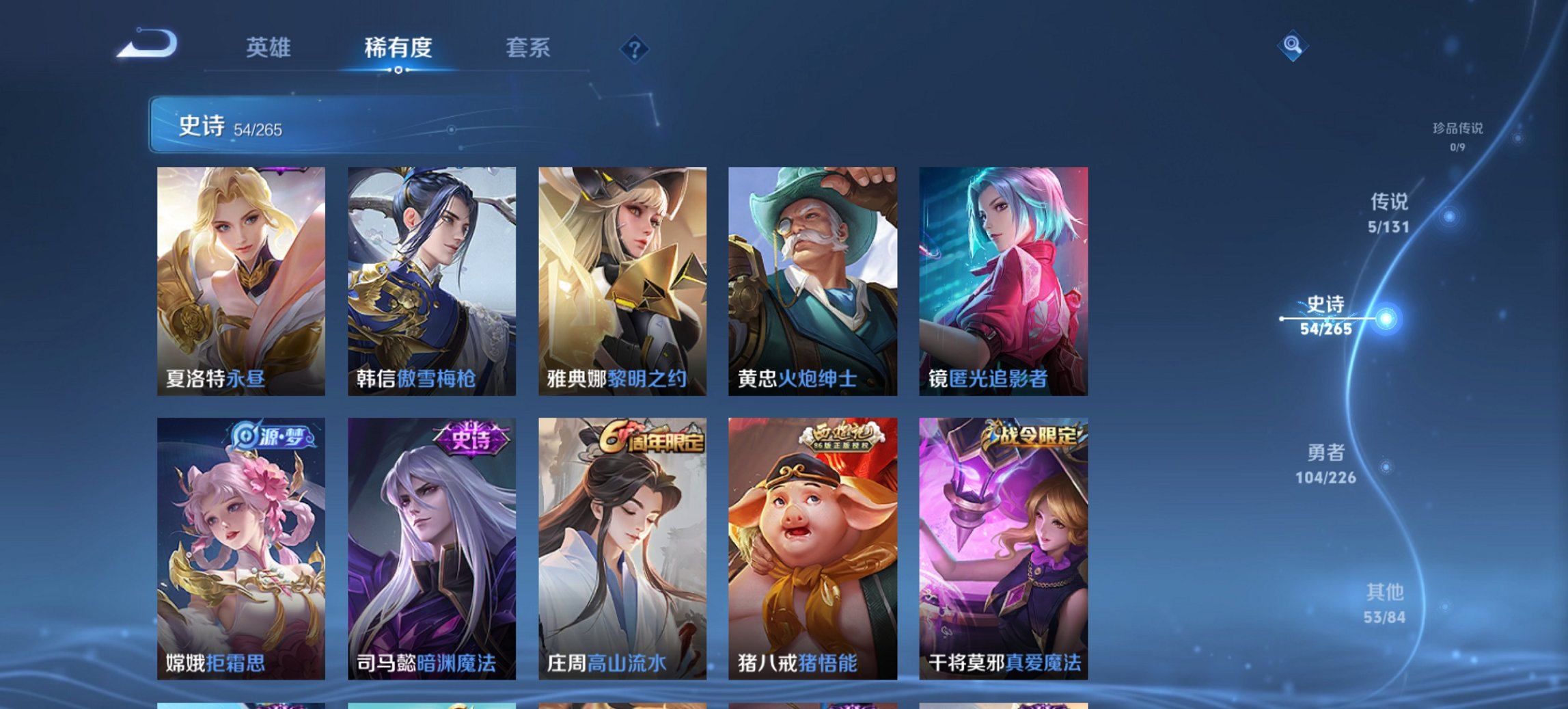
Task: Click the help question mark icon
Action: (635, 49)
